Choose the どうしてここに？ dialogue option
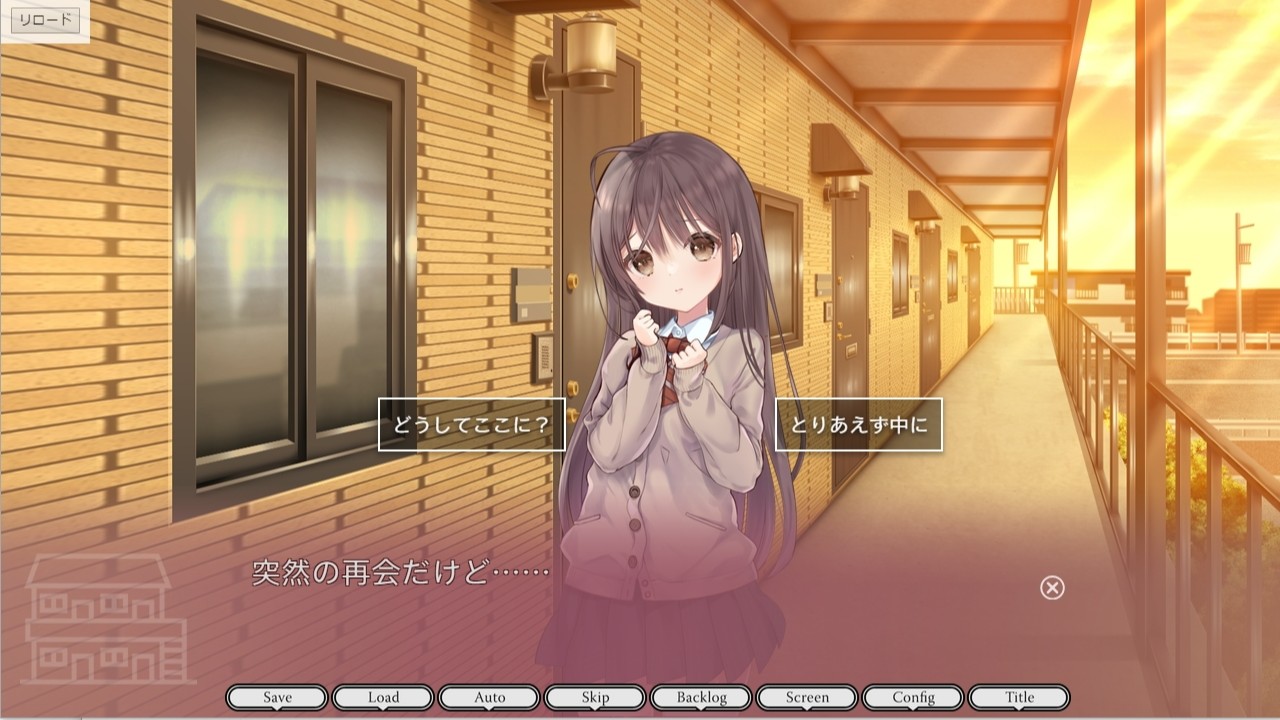This screenshot has width=1280, height=720. coord(471,425)
